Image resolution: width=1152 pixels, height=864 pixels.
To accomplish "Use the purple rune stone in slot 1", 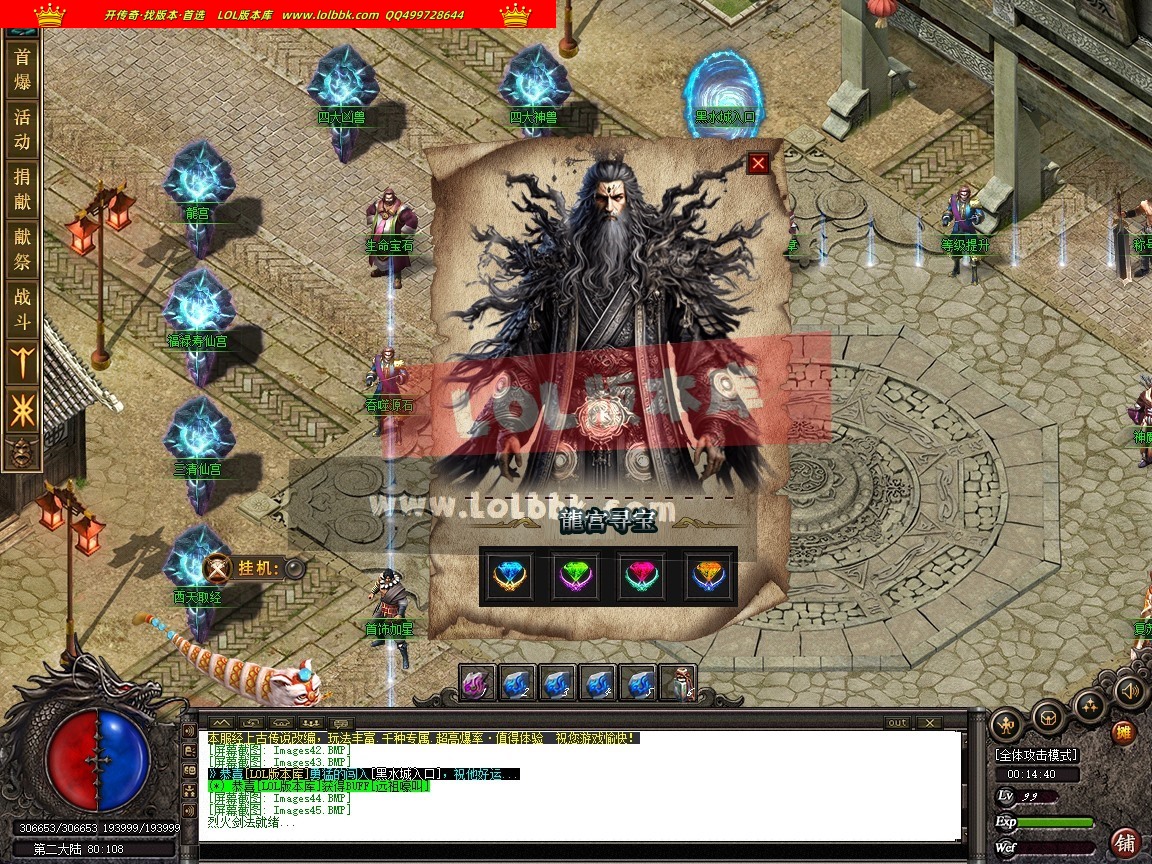I will (x=478, y=683).
